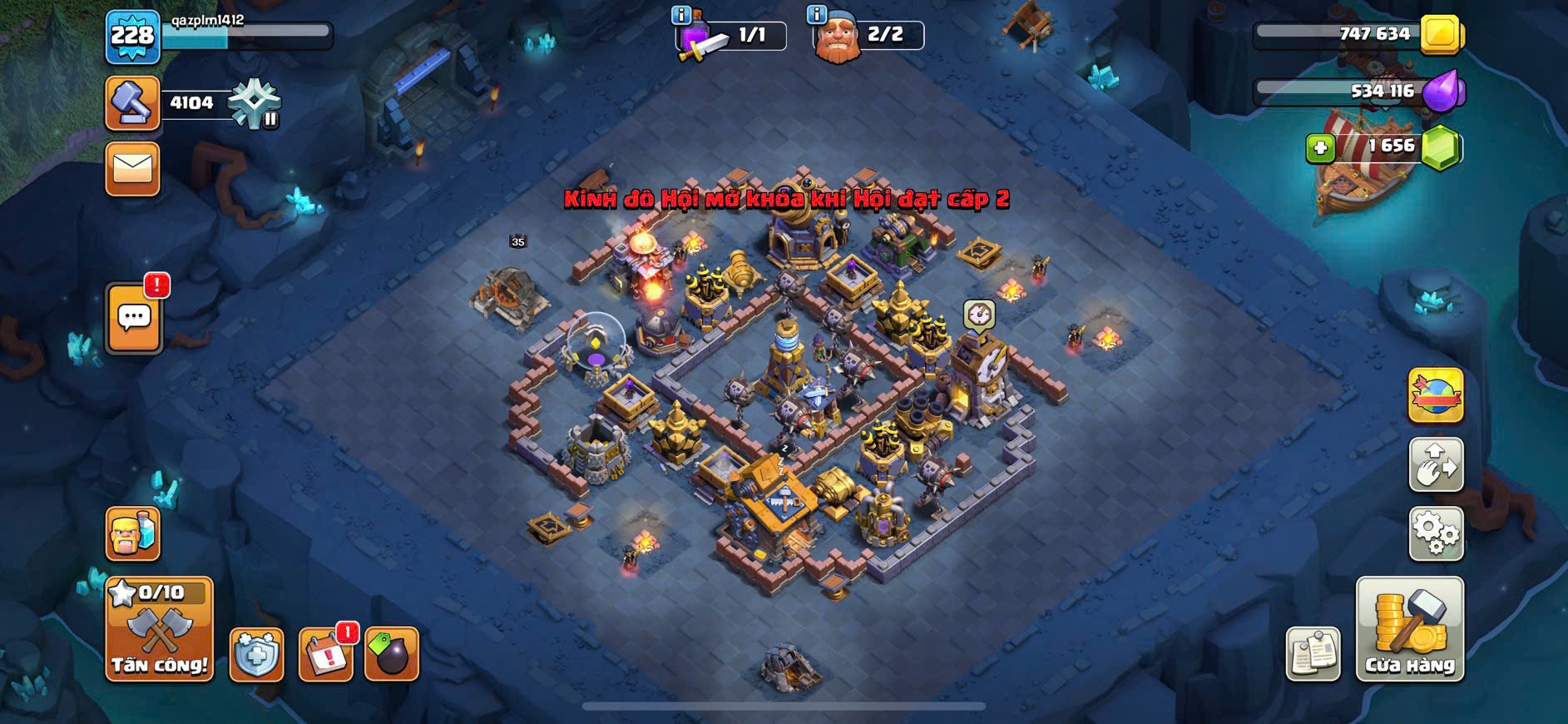Show trophy hammer ranking info
The image size is (1568, 724).
tap(132, 103)
